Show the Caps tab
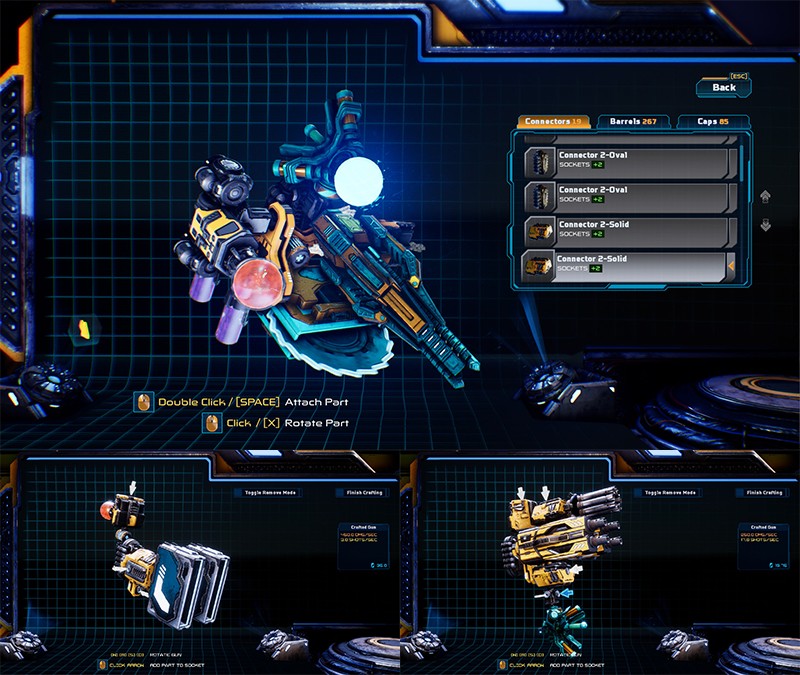800x675 pixels. coord(711,122)
